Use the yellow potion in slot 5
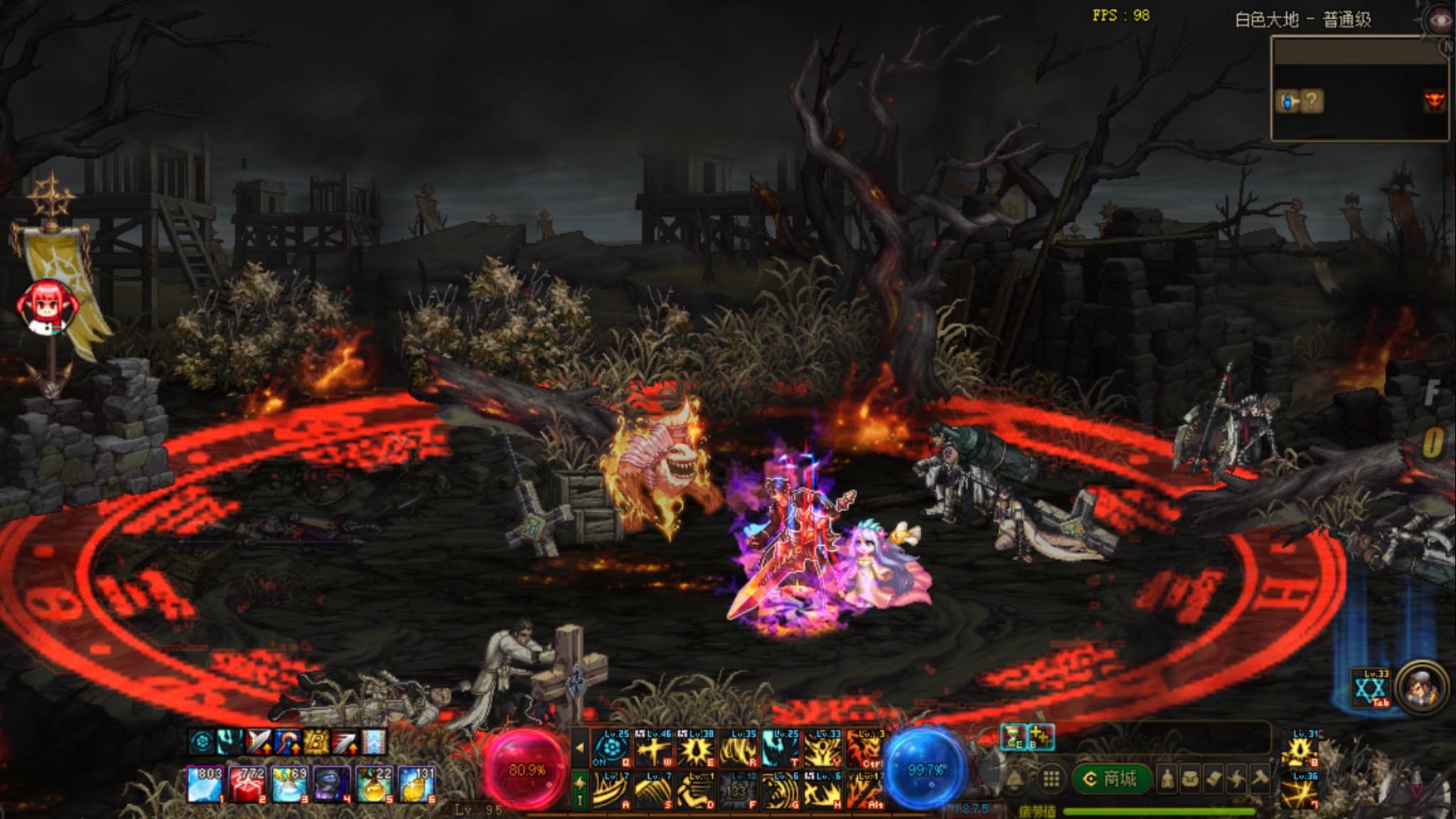This screenshot has height=819, width=1456. tap(373, 783)
